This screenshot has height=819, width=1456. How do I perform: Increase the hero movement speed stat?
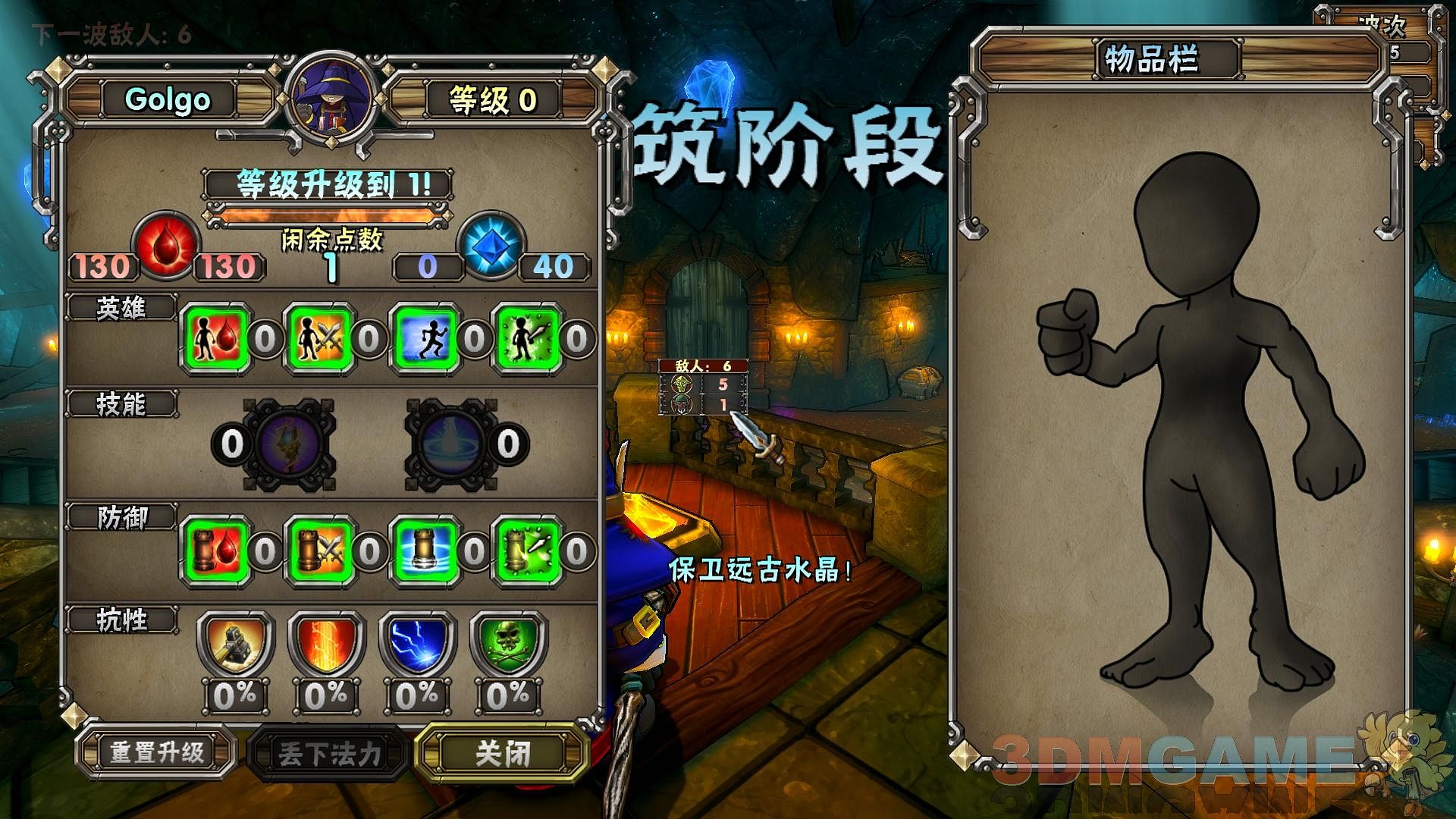tap(425, 339)
